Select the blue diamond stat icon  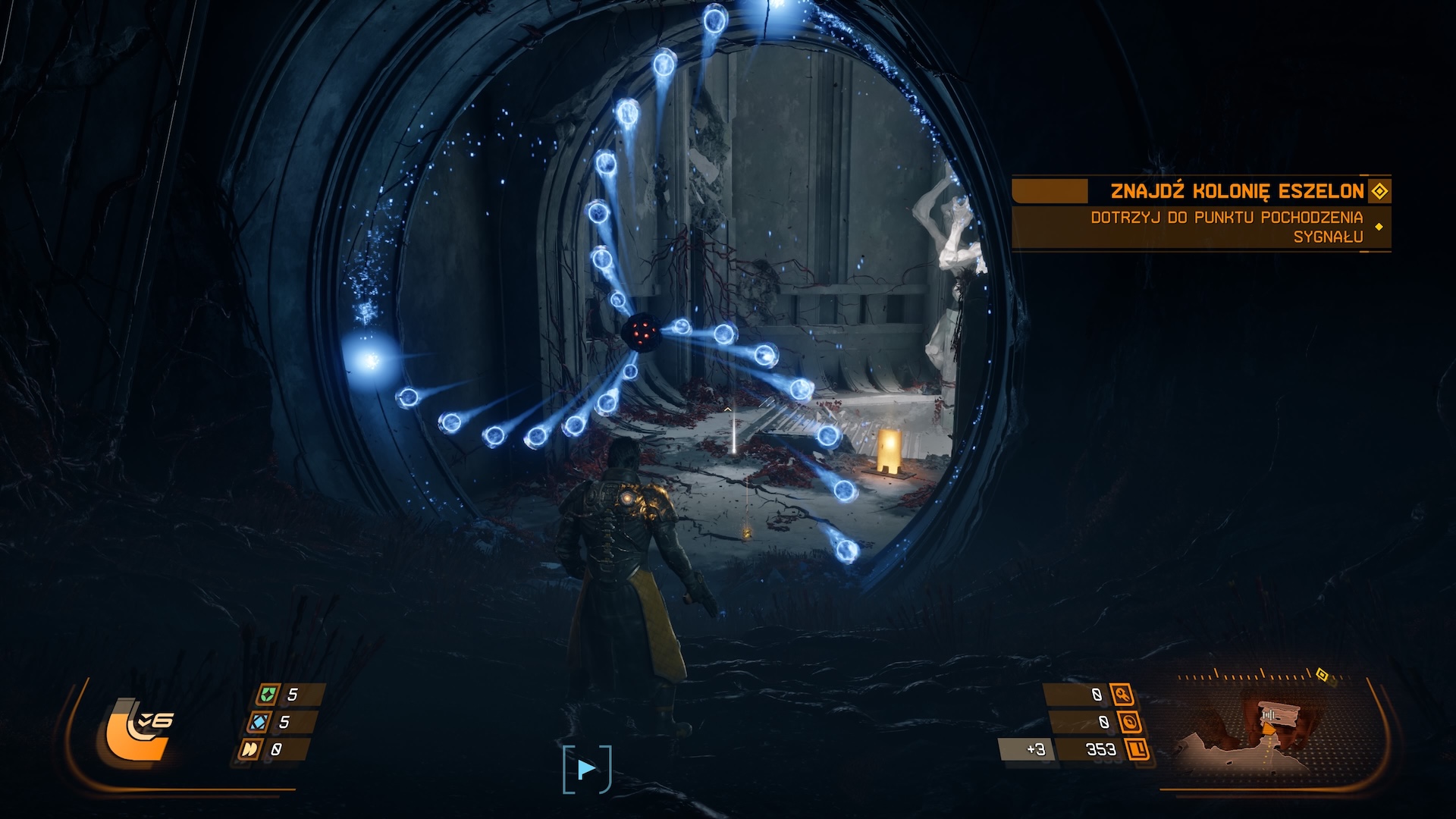coord(259,722)
